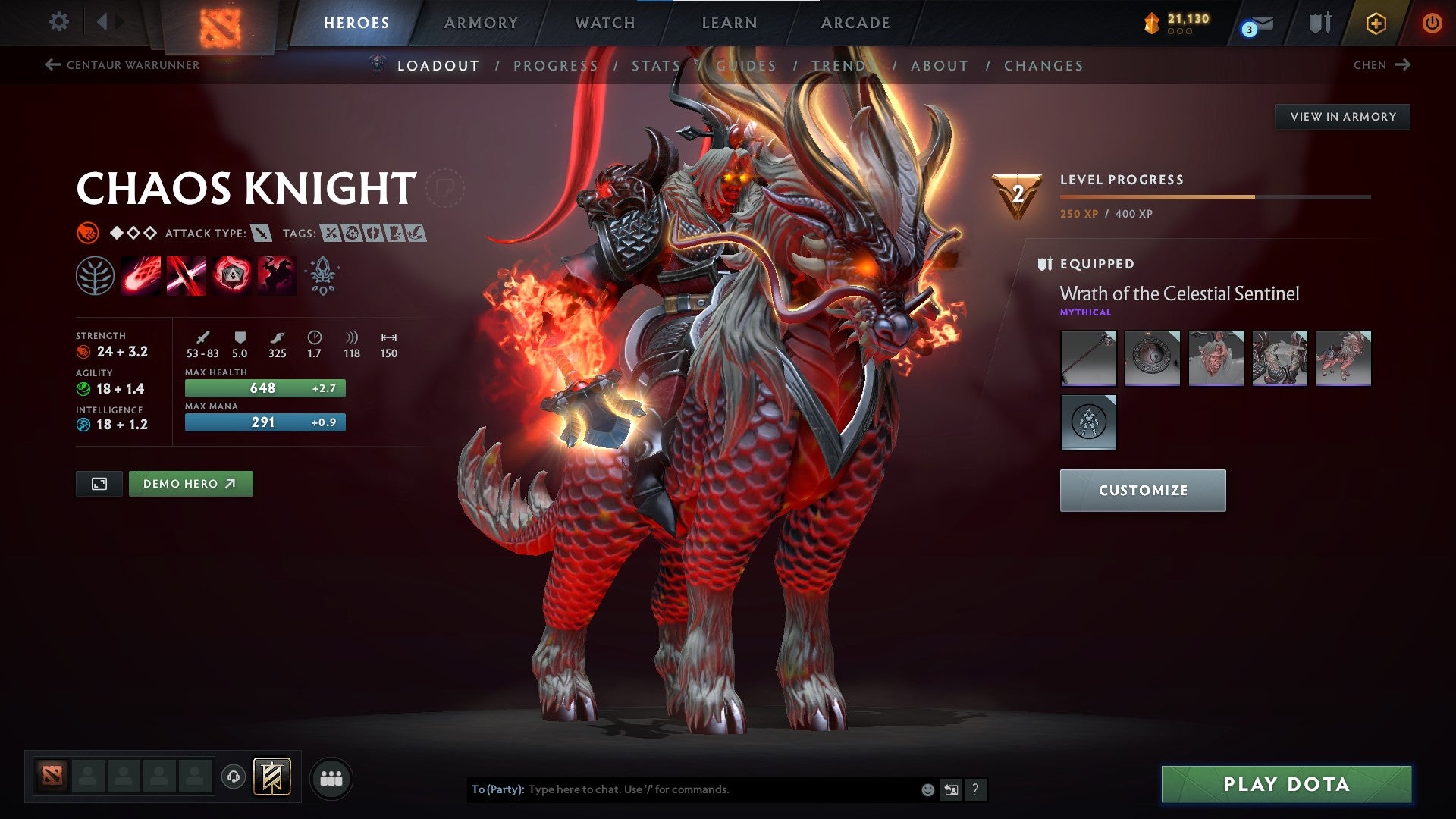Click the power off icon
Image resolution: width=1456 pixels, height=819 pixels.
pos(1433,22)
